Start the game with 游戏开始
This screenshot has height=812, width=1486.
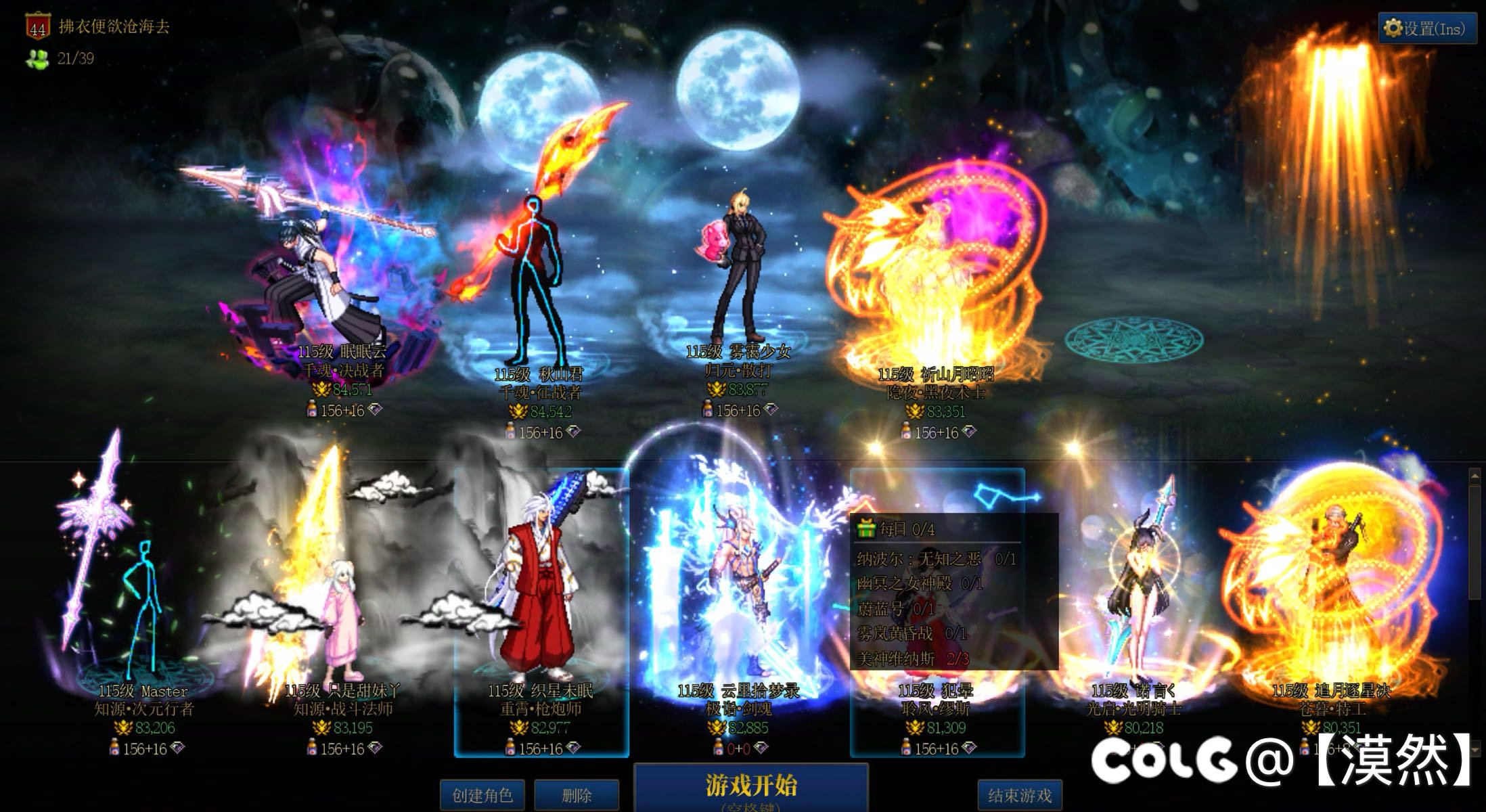pos(750,788)
